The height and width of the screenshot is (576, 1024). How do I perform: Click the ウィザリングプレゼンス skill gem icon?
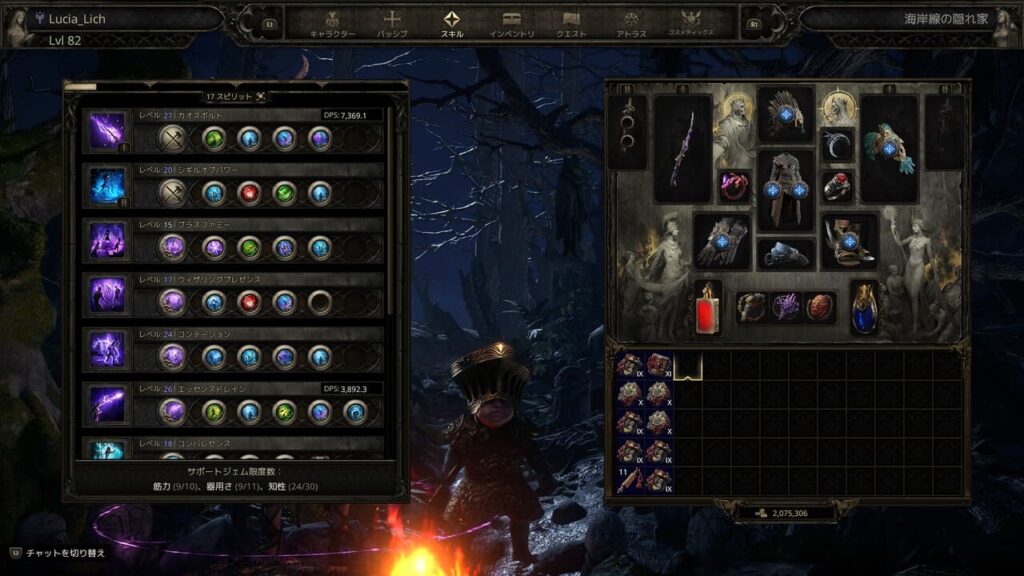[x=107, y=296]
